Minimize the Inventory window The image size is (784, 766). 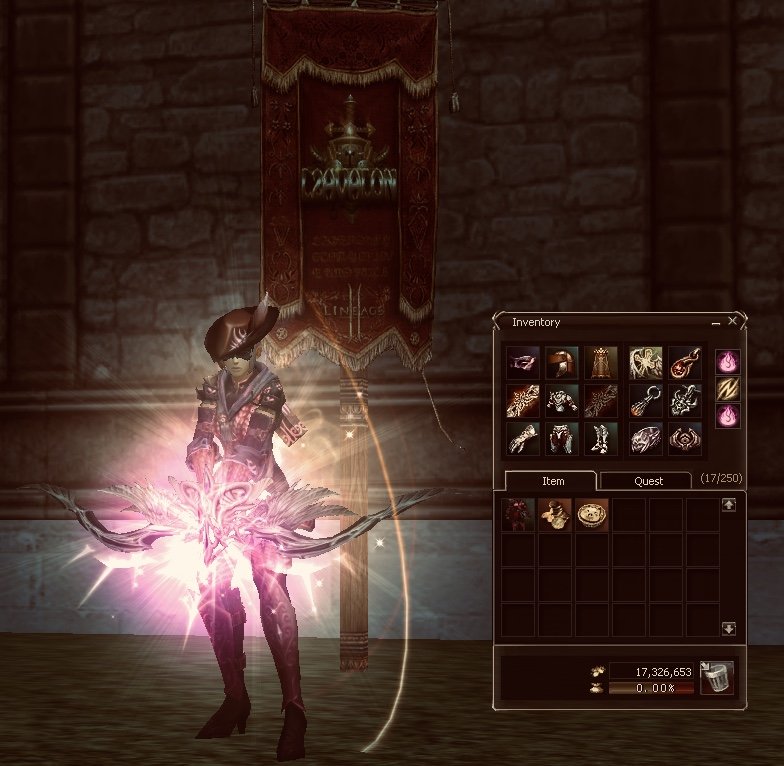(x=716, y=323)
